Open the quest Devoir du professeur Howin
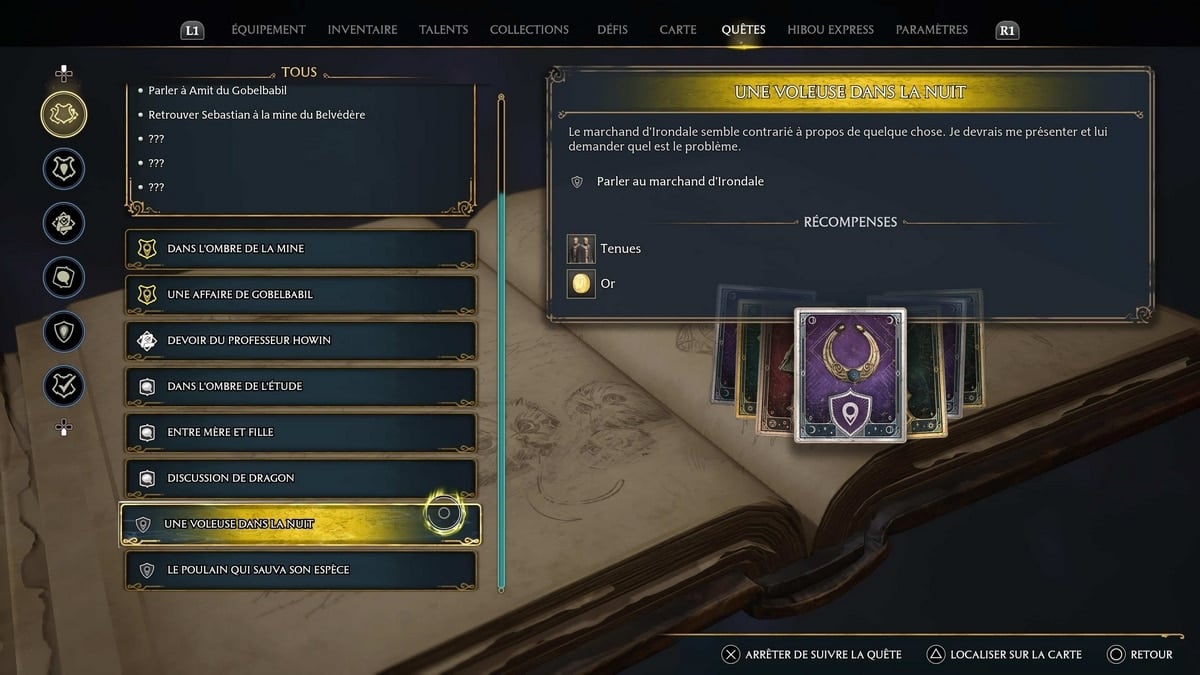 click(300, 341)
